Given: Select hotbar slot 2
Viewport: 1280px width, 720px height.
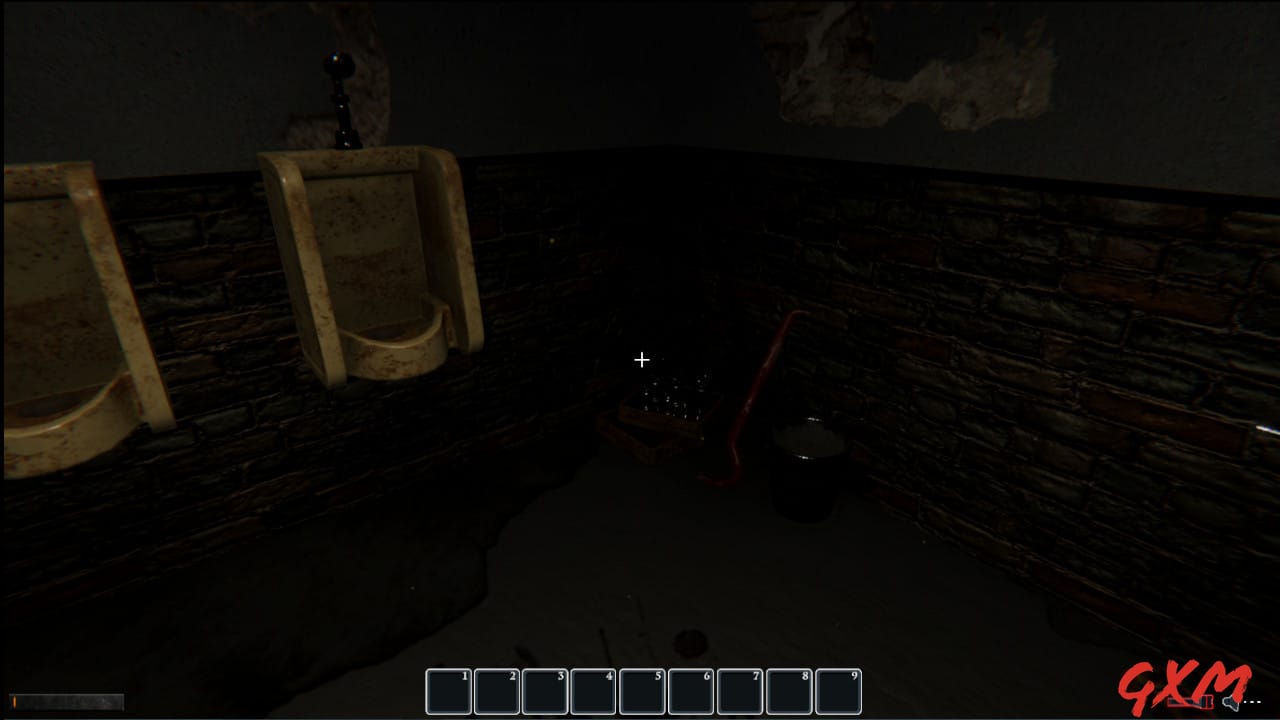Looking at the screenshot, I should (497, 690).
